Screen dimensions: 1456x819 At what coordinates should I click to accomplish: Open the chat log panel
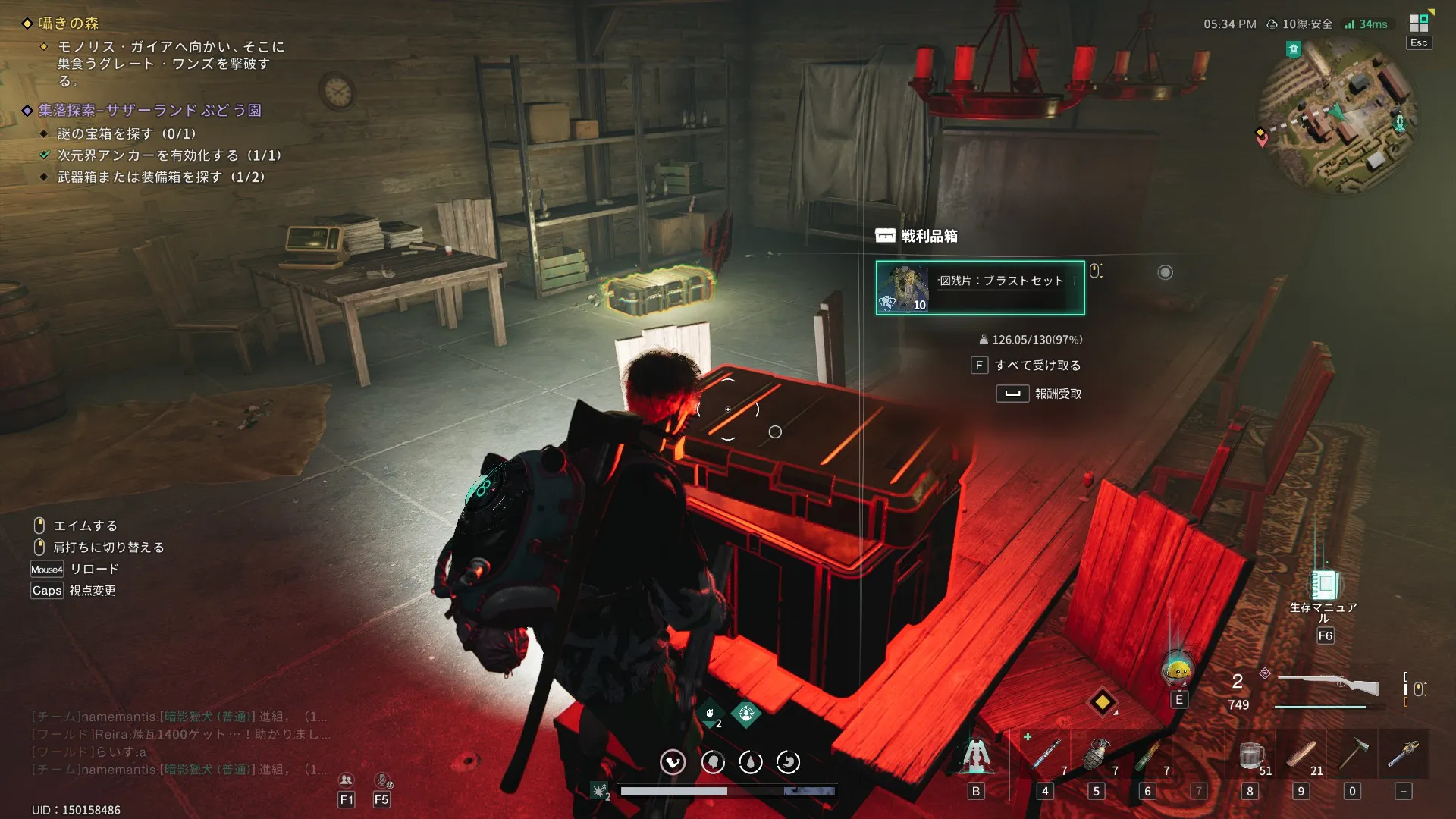[179, 743]
